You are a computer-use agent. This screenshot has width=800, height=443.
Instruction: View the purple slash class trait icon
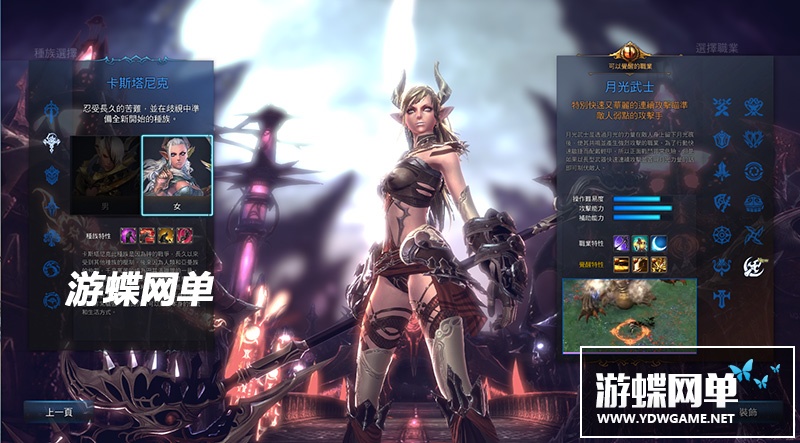click(621, 243)
